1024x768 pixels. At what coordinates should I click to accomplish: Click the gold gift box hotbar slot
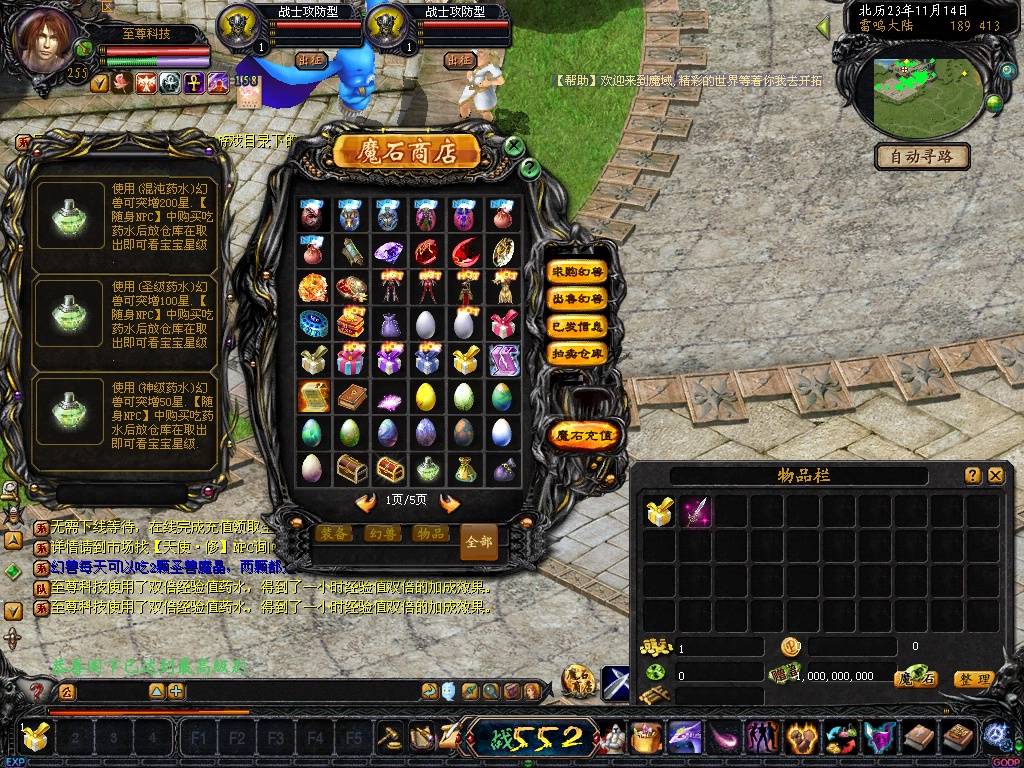35,738
